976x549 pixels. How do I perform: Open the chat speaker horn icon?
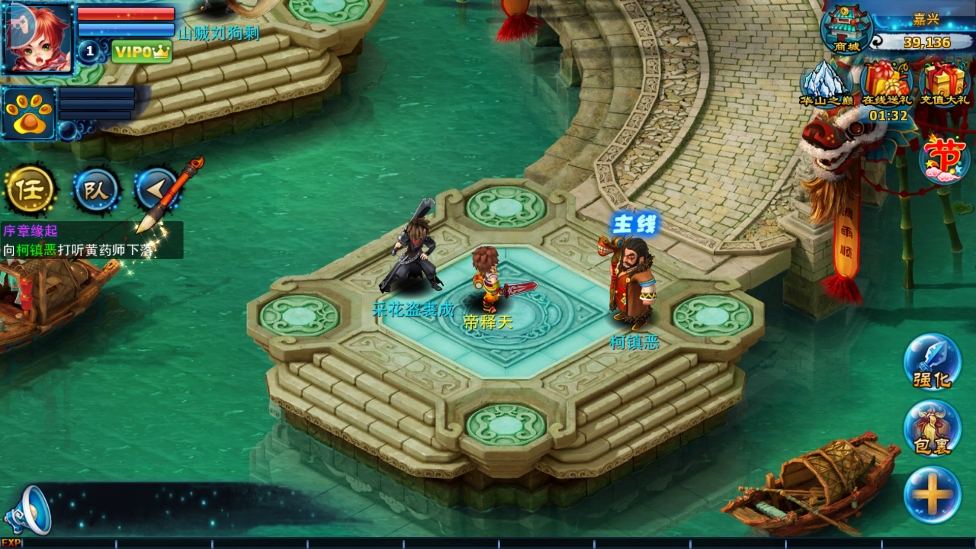(x=28, y=510)
